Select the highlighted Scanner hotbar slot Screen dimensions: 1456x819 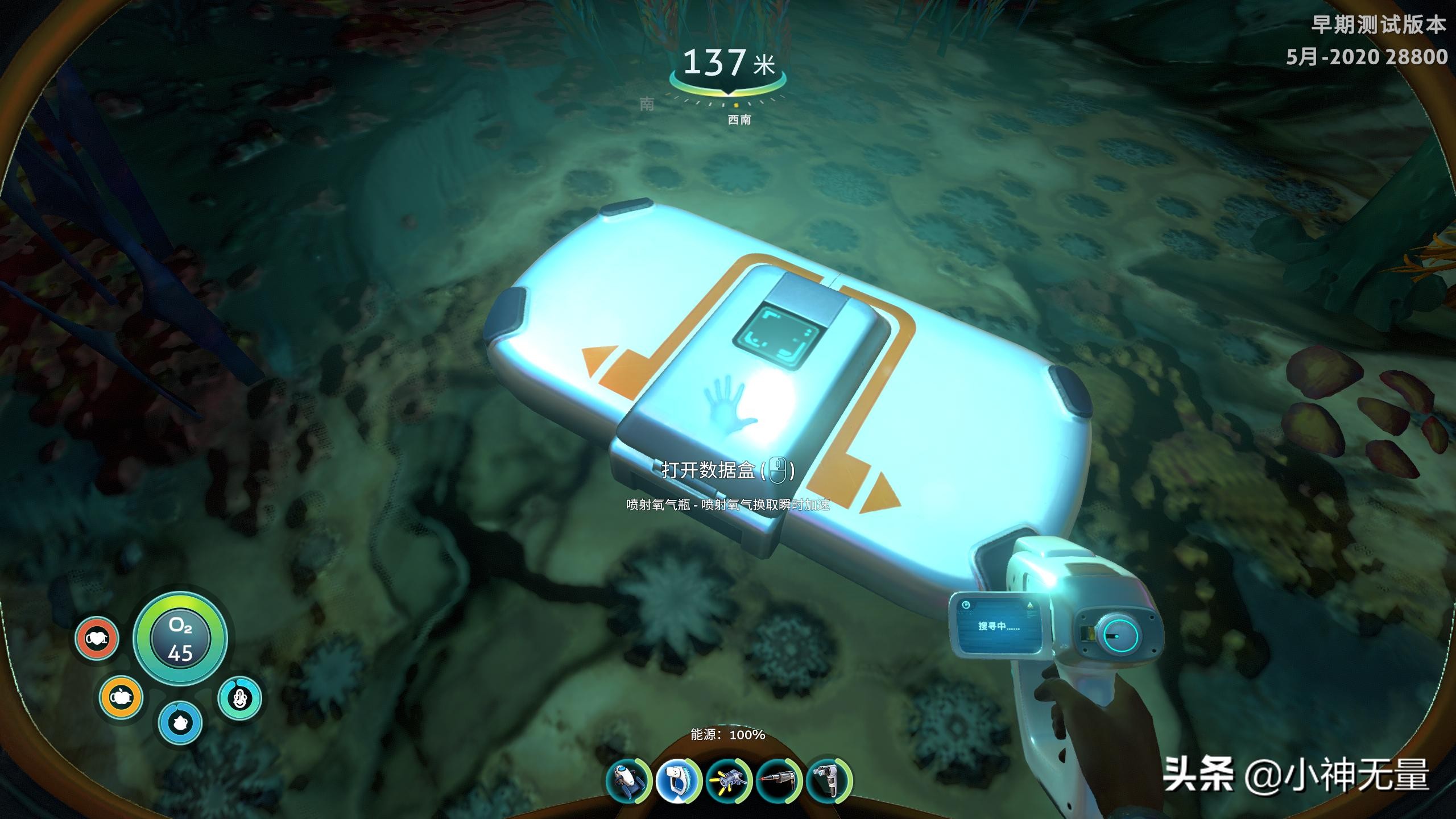point(678,781)
